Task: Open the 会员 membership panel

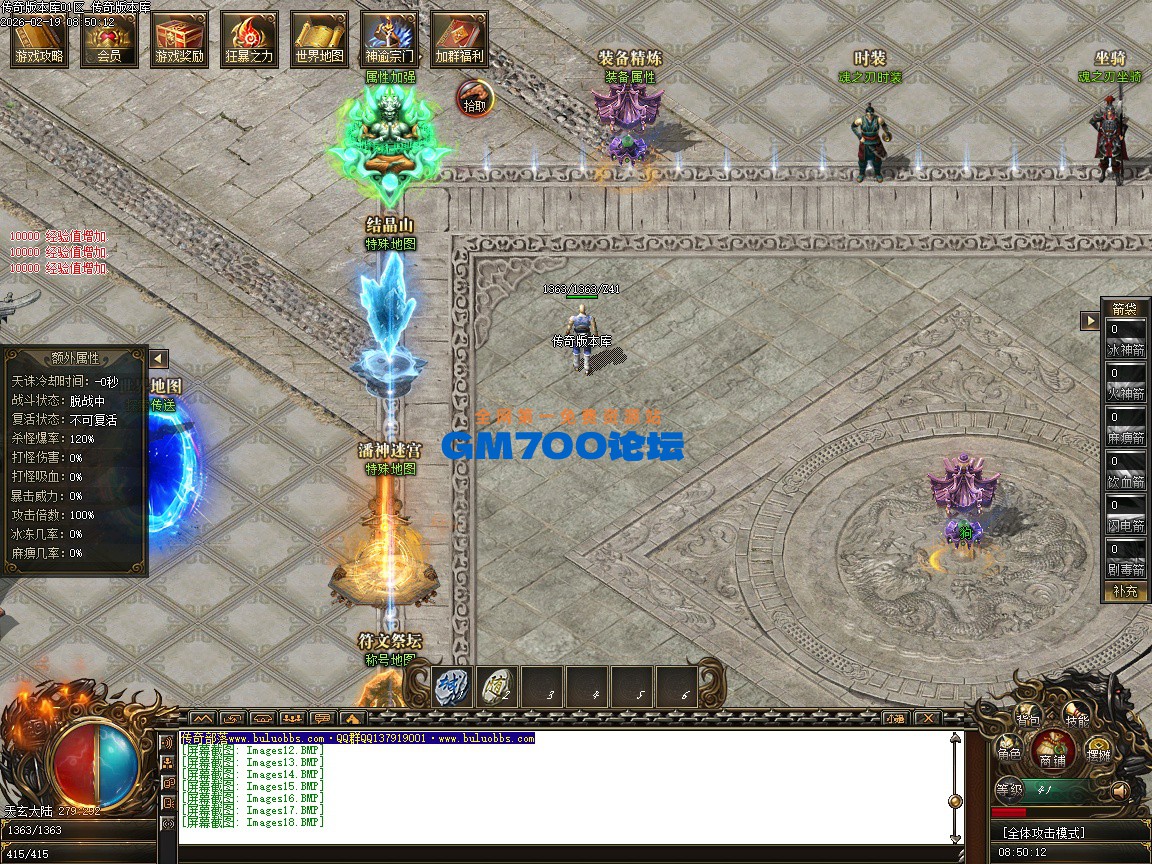Action: coord(110,40)
